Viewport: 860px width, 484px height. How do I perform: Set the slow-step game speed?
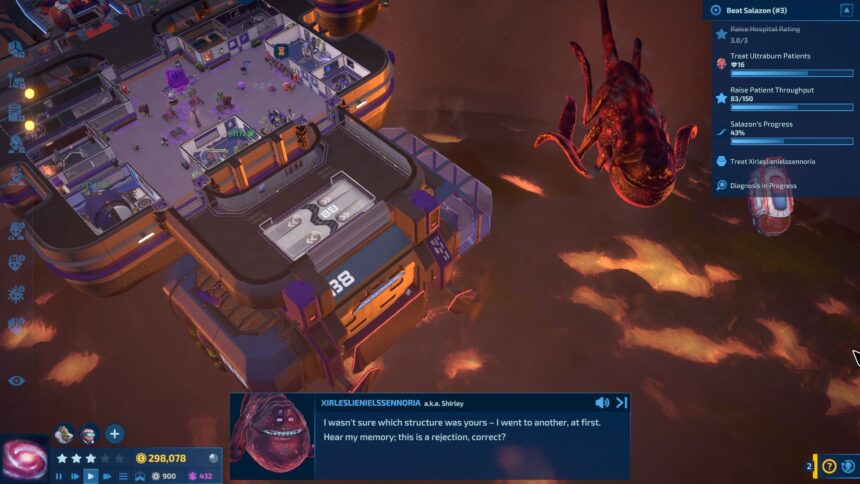click(75, 476)
